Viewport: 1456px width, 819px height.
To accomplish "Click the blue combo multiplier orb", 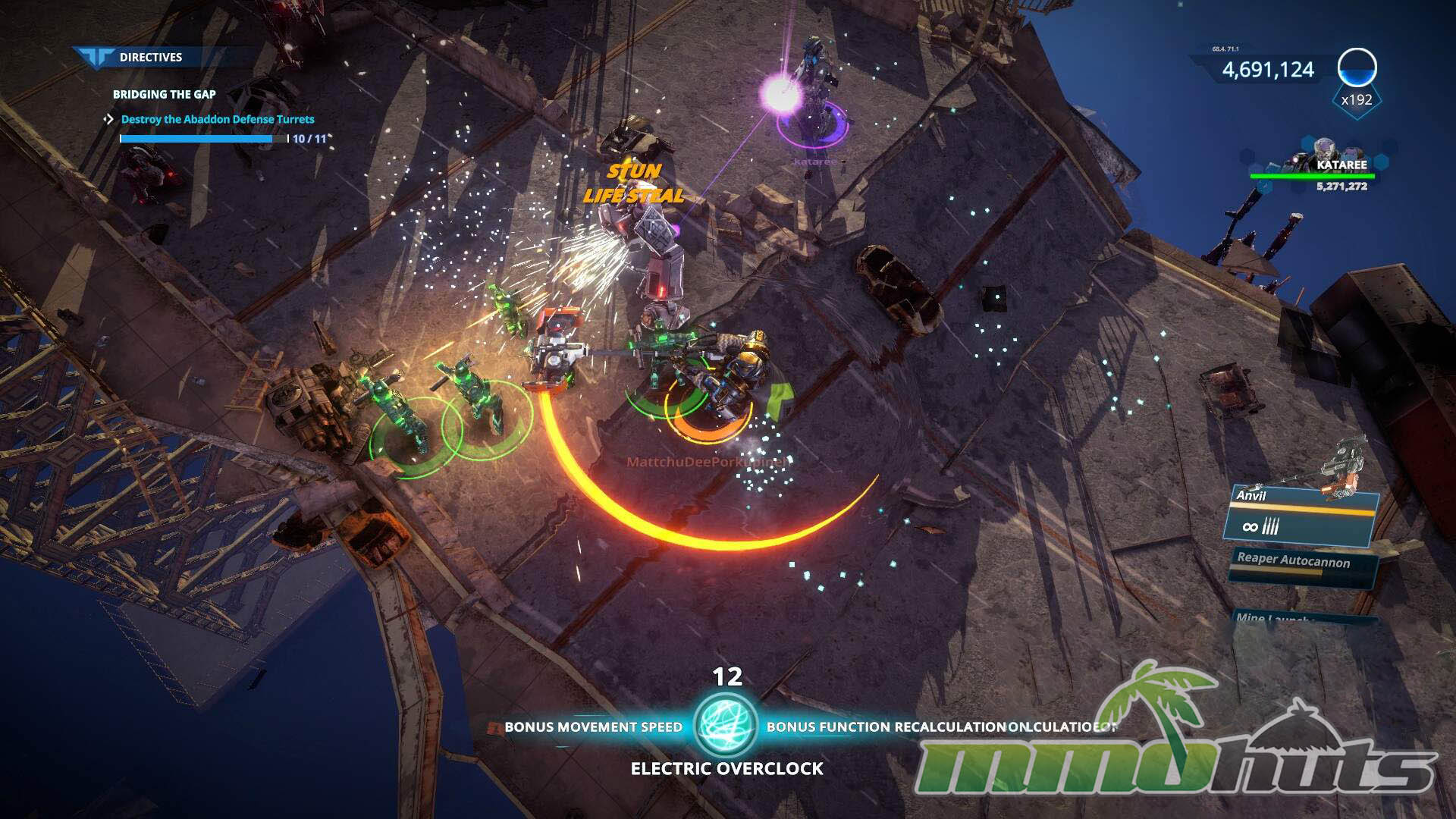I will tap(1357, 68).
